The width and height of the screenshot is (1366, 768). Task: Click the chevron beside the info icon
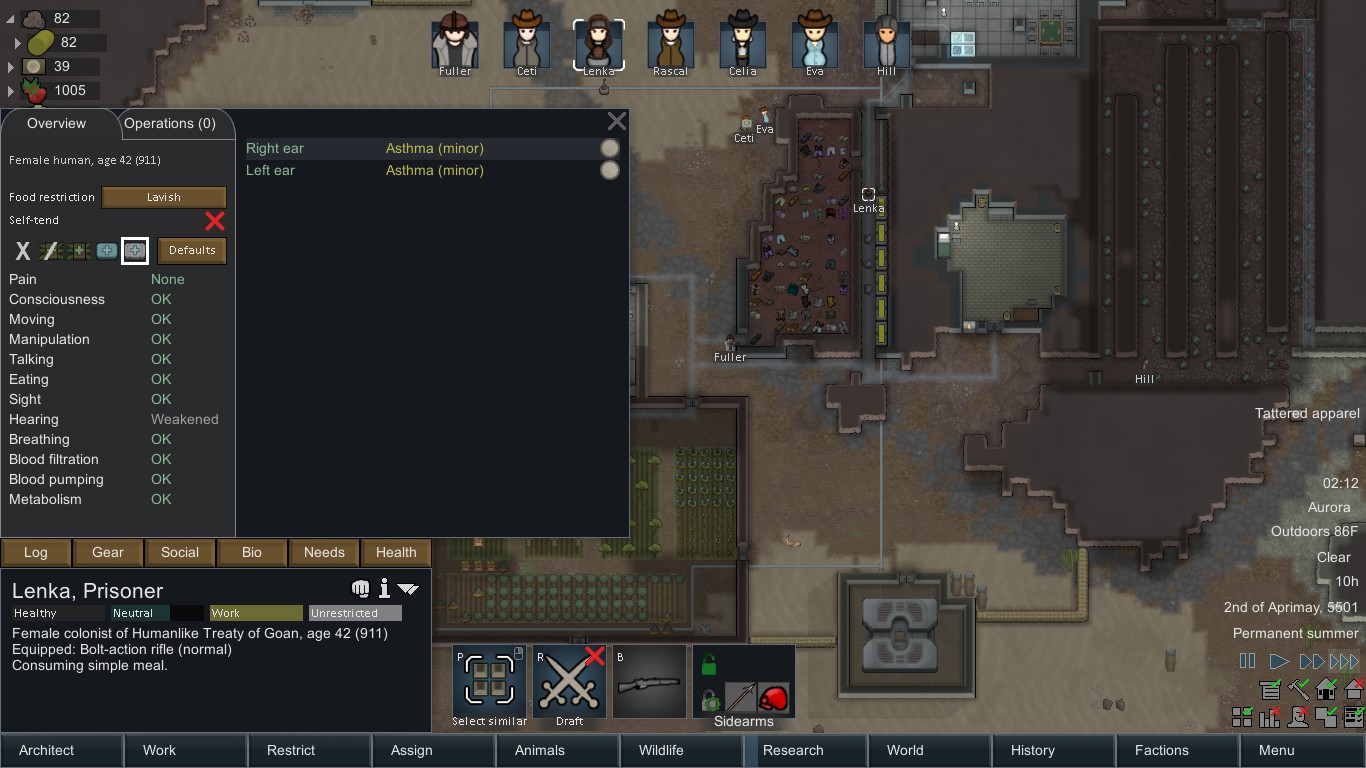406,589
